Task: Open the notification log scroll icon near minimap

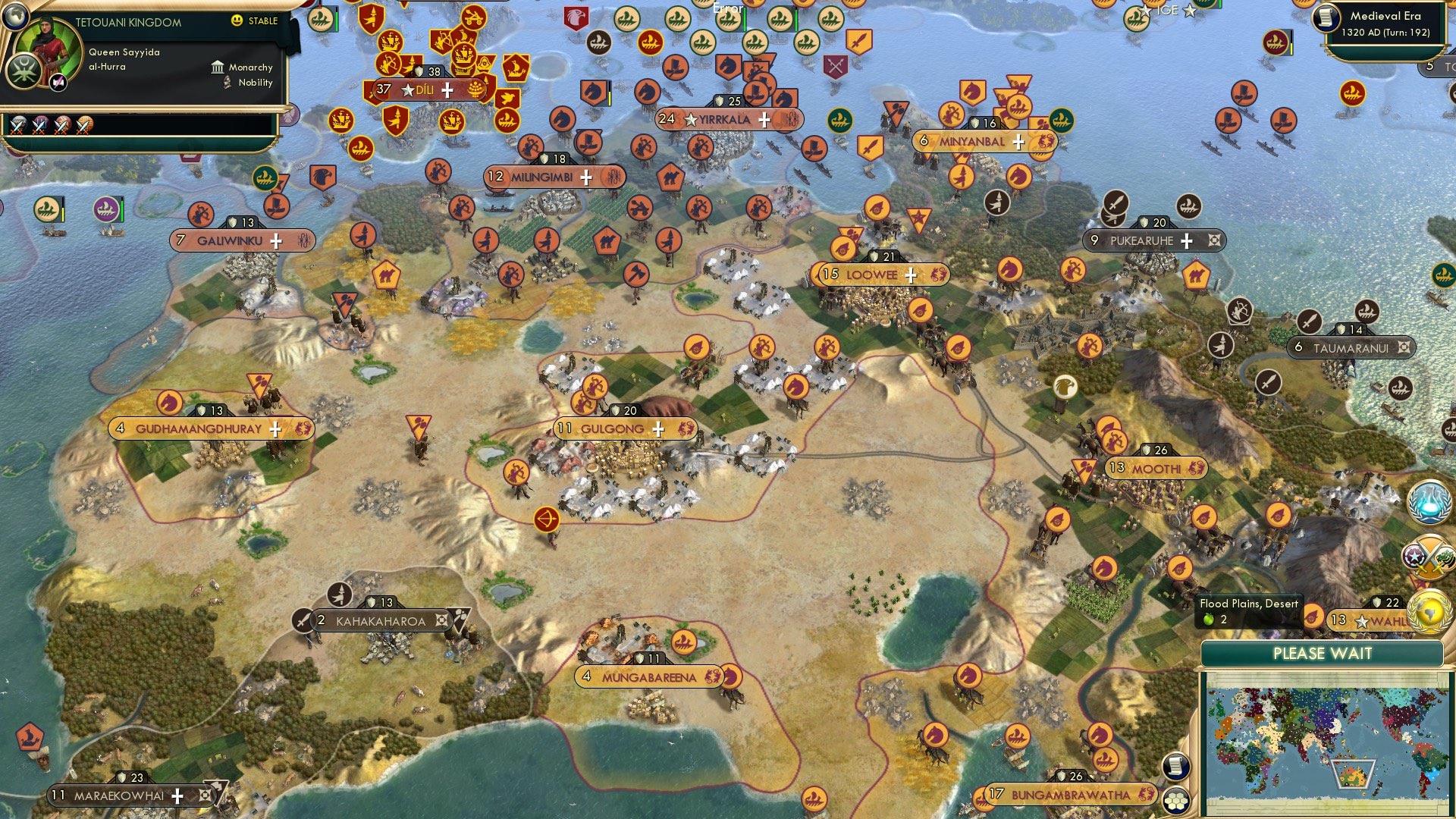Action: coord(1175,766)
